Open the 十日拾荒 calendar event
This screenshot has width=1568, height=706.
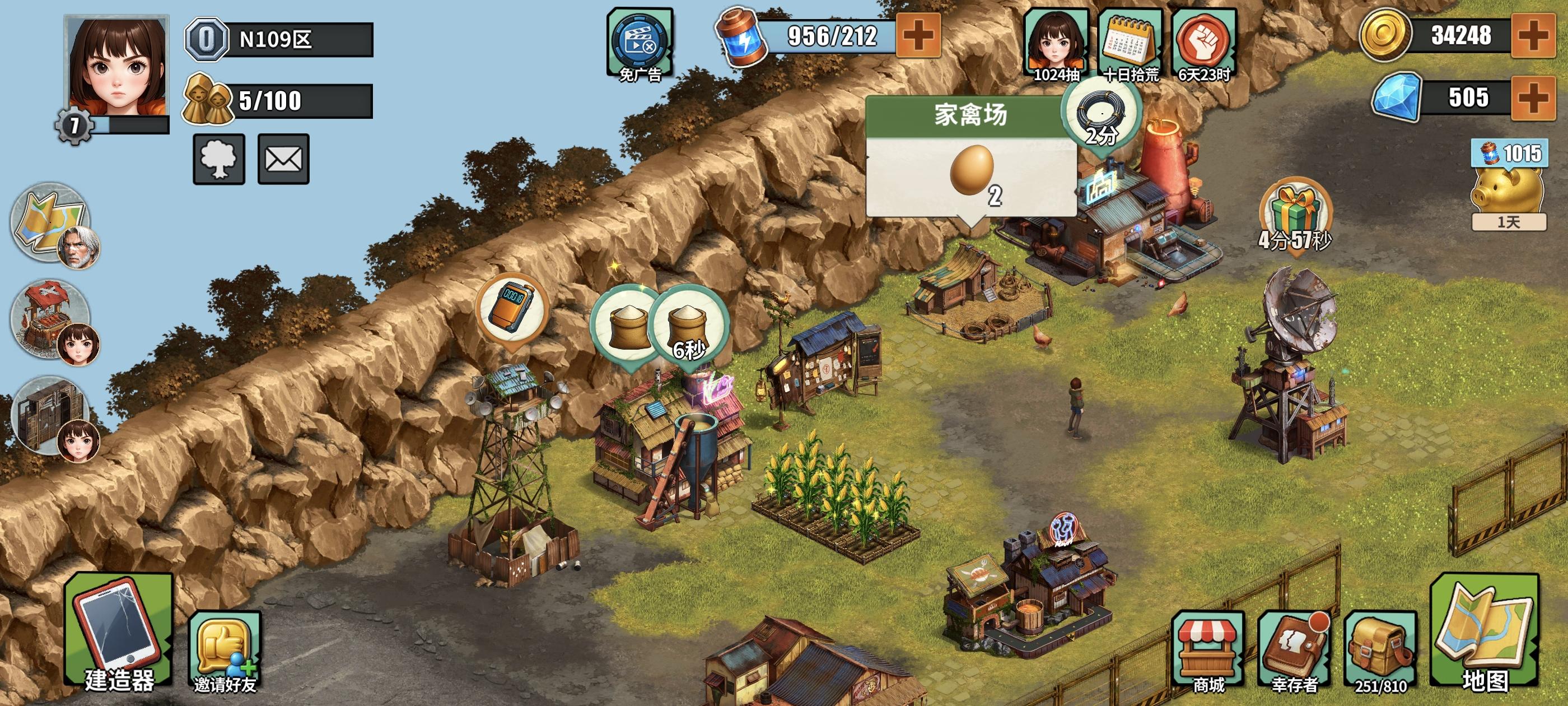tap(1130, 44)
